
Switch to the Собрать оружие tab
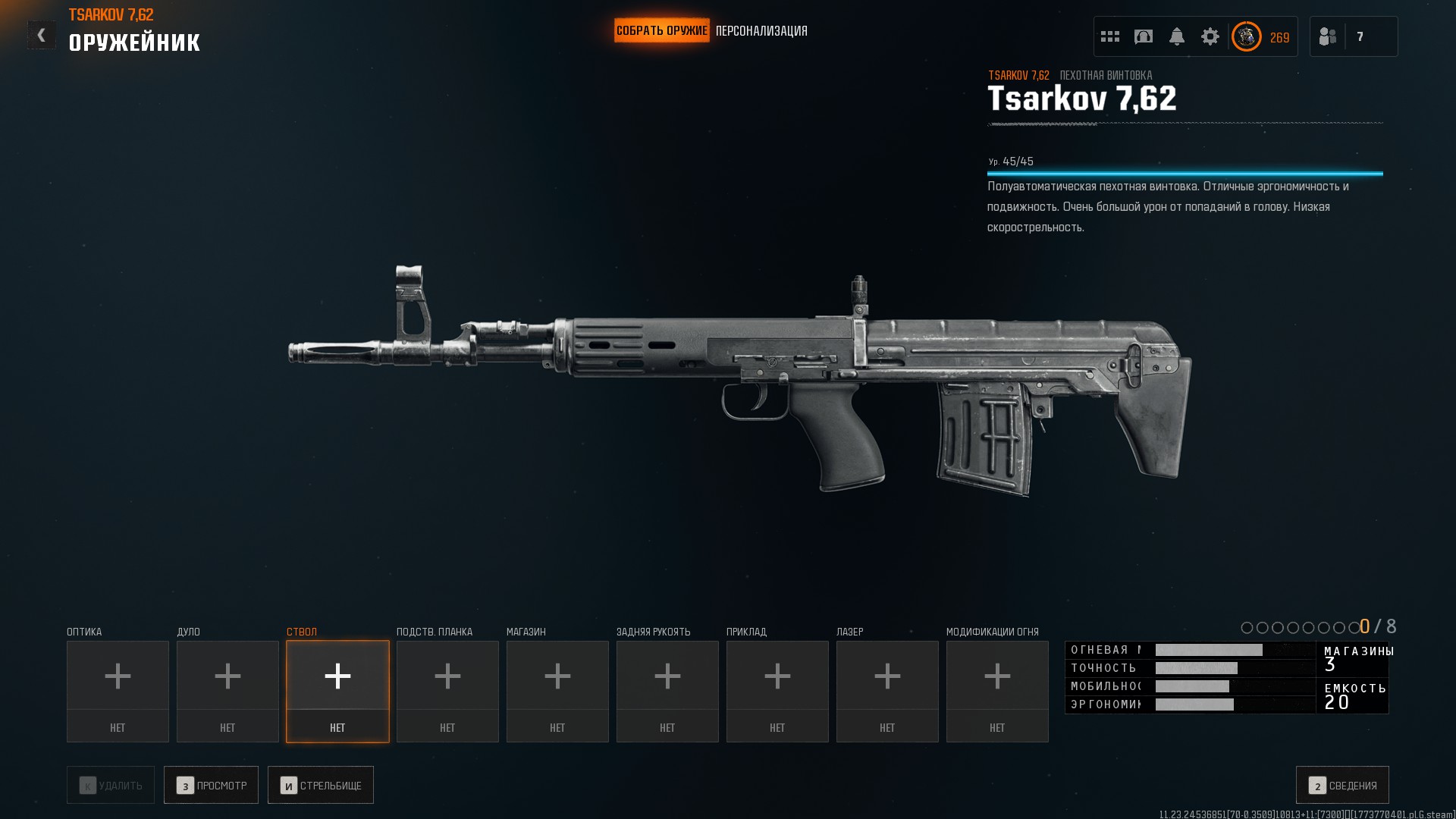[661, 31]
